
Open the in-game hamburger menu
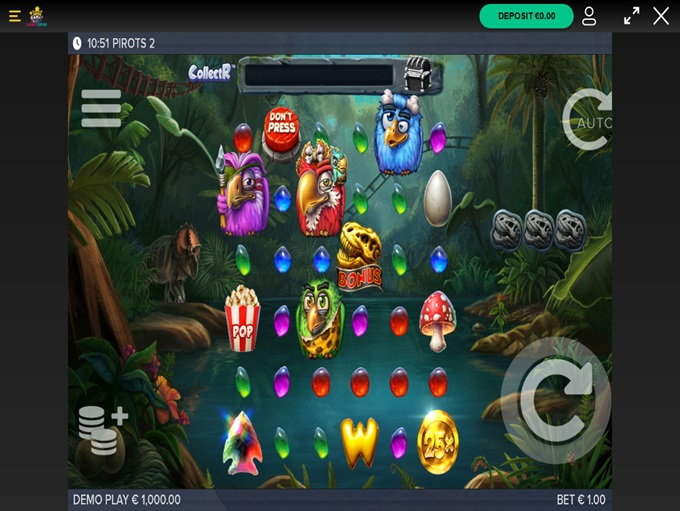click(x=101, y=108)
